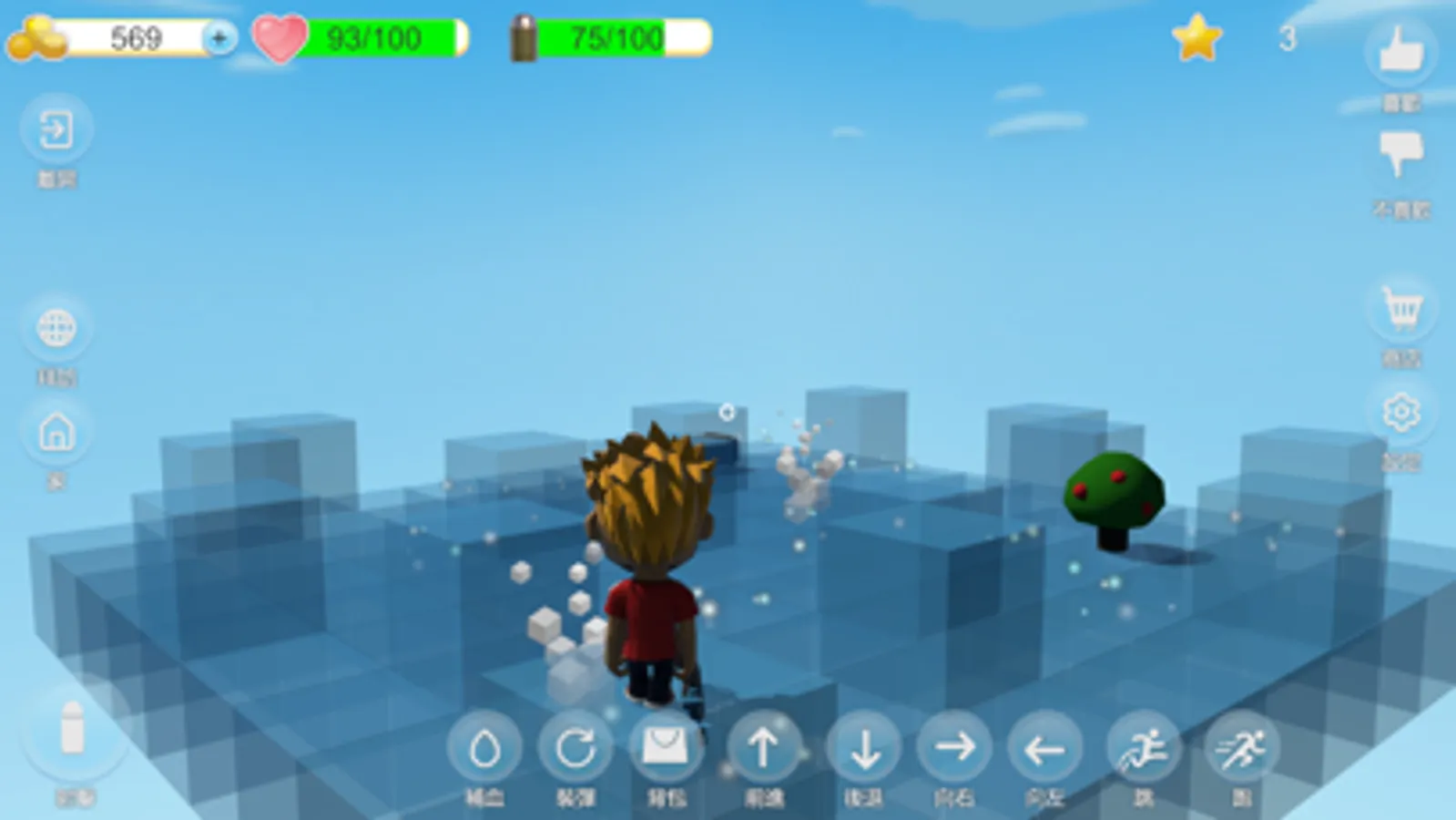Tap the star showing 3 points
Image resolution: width=1456 pixels, height=820 pixels.
pos(1198,38)
